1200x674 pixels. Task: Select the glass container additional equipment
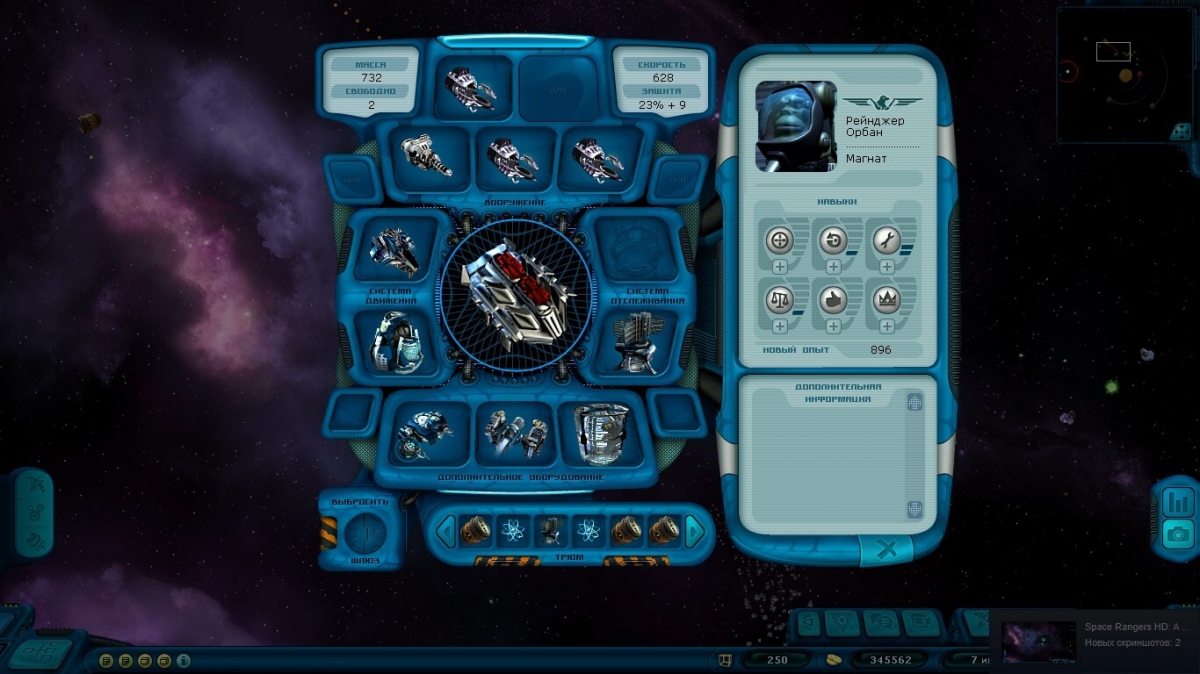point(601,435)
